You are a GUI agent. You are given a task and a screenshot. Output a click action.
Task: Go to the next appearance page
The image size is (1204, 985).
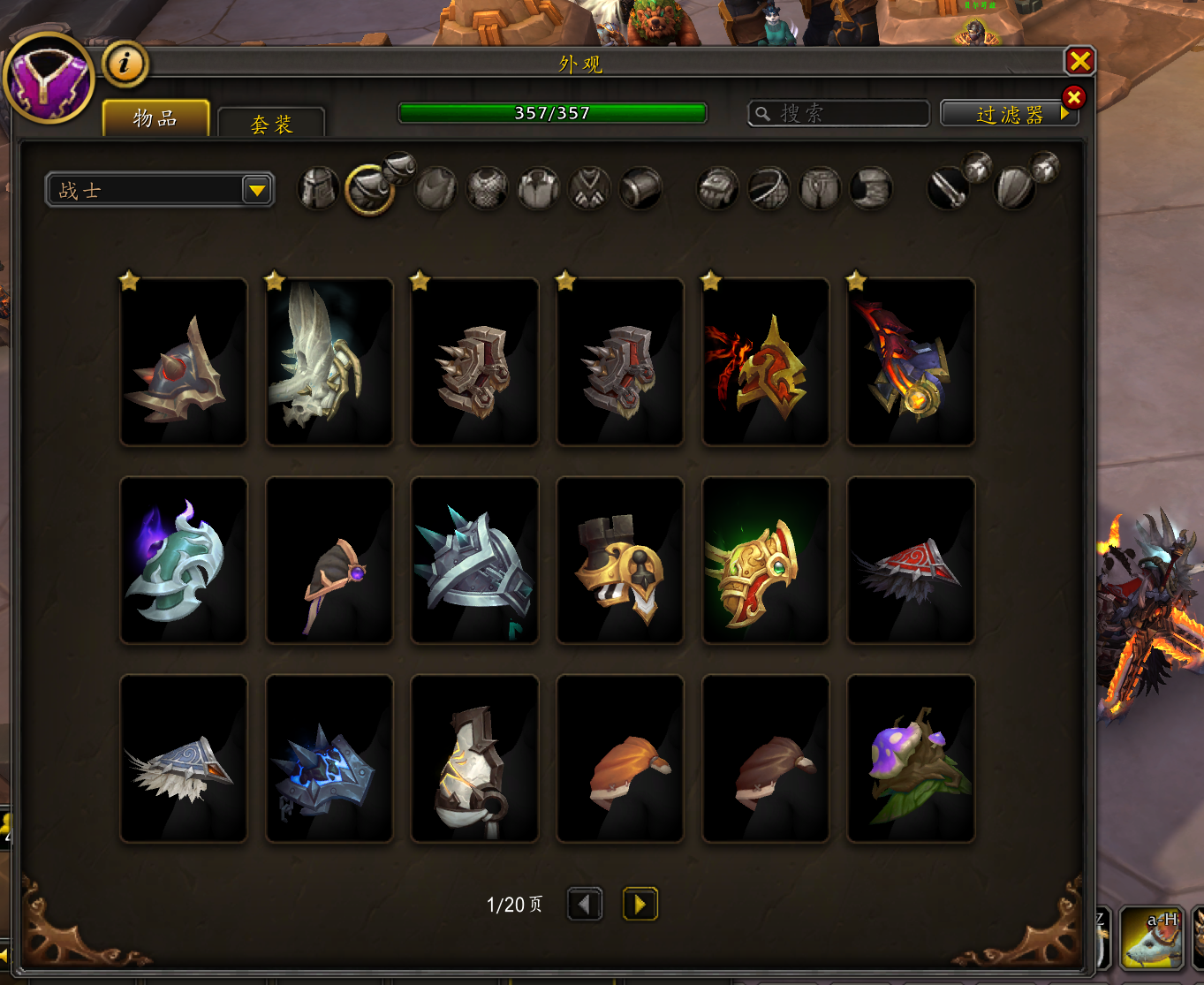tap(640, 904)
